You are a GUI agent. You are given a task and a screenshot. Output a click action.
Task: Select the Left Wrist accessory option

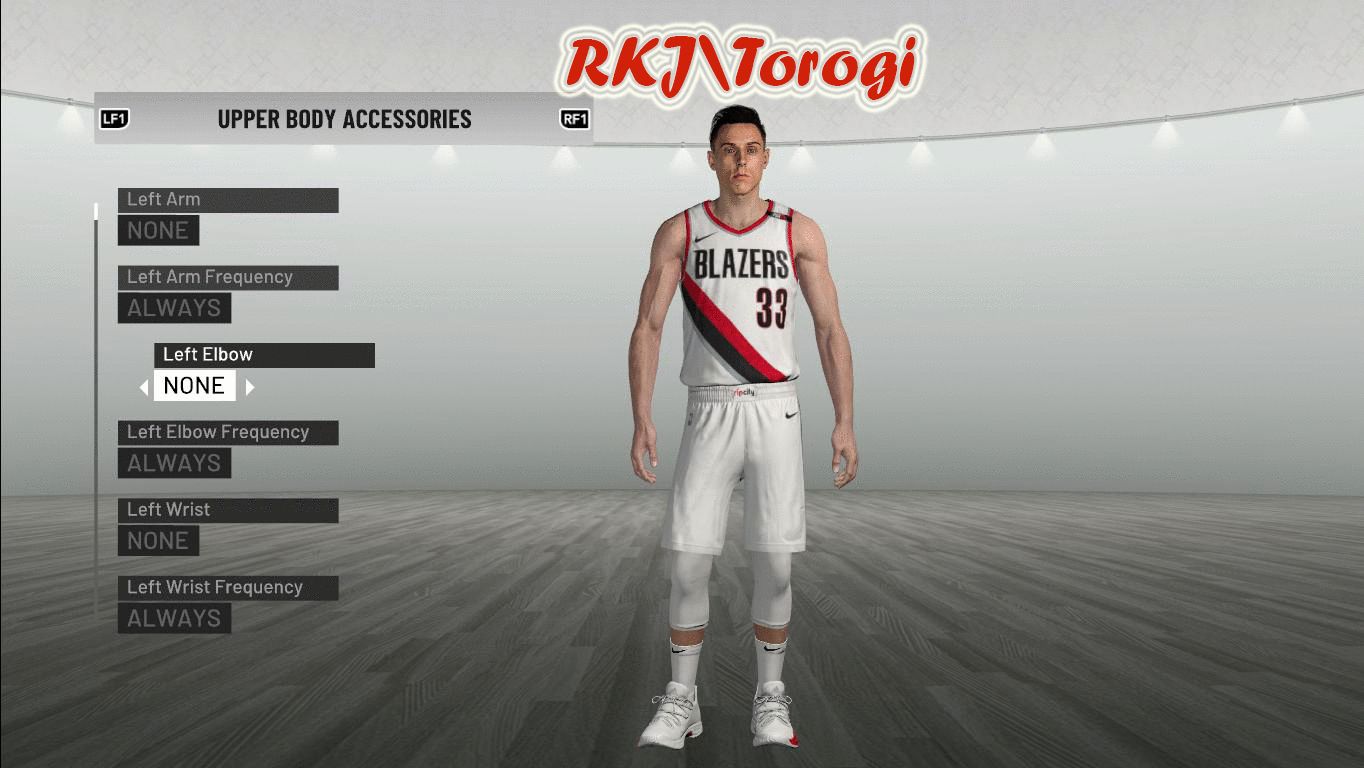tap(227, 510)
